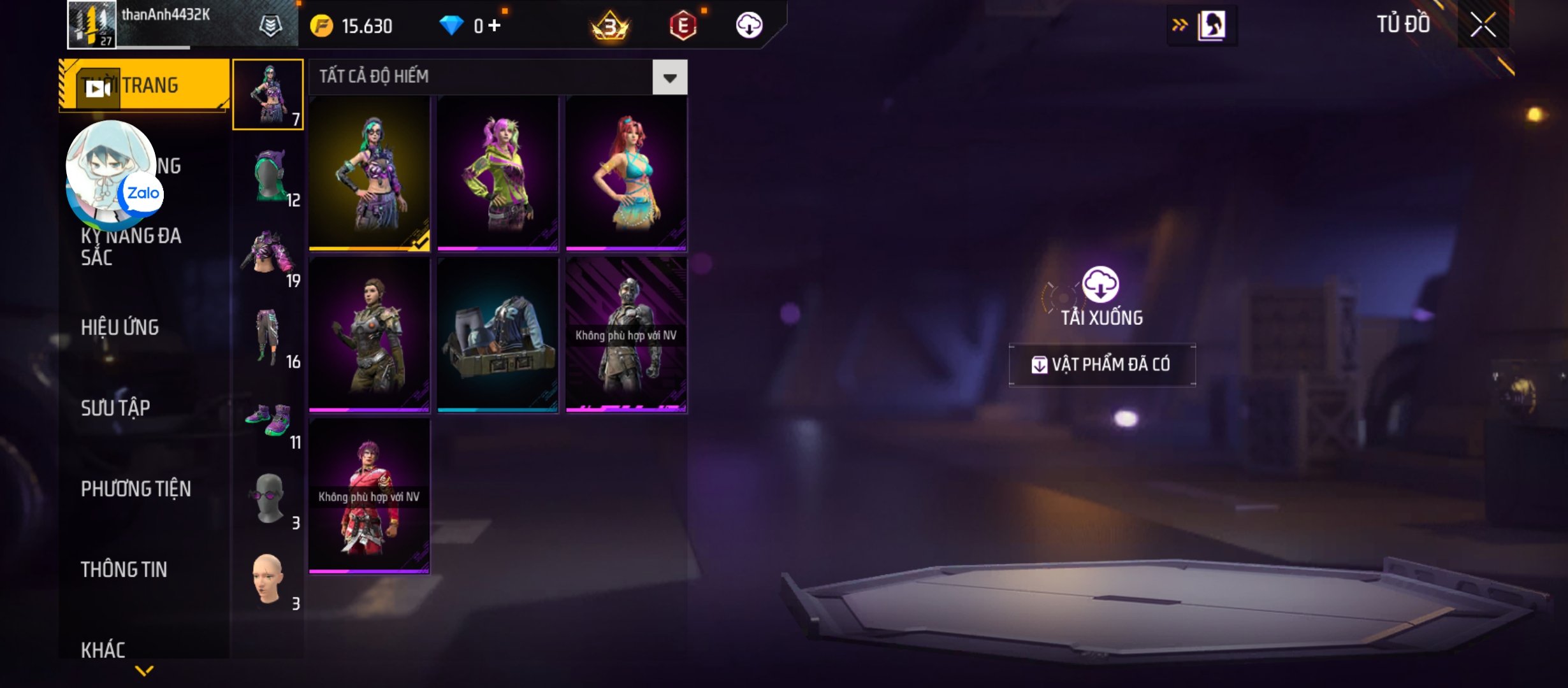Image resolution: width=1568 pixels, height=688 pixels.
Task: Select the pink-haired yellow jacket outfit
Action: point(498,173)
